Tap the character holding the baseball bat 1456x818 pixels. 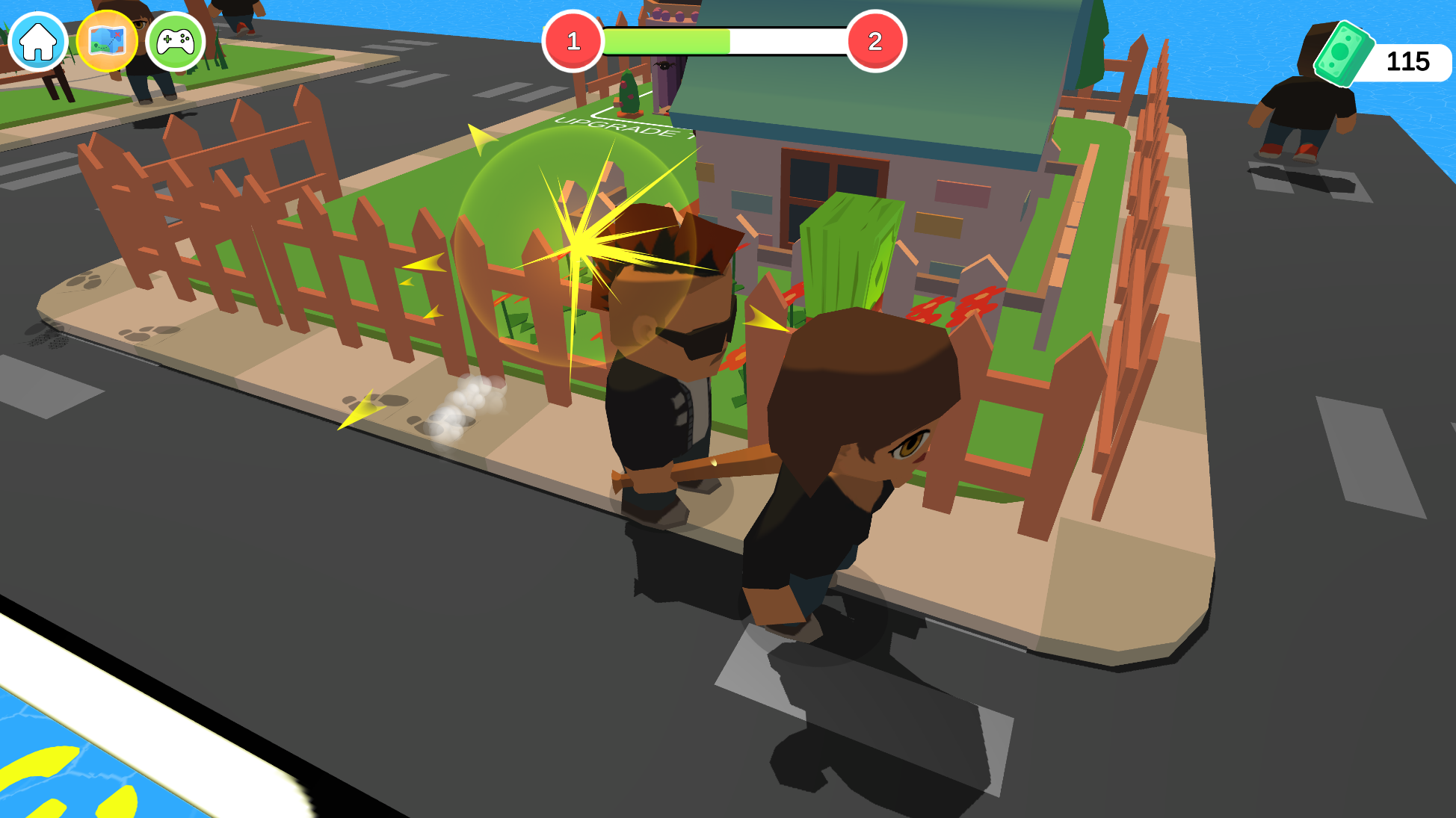837,486
